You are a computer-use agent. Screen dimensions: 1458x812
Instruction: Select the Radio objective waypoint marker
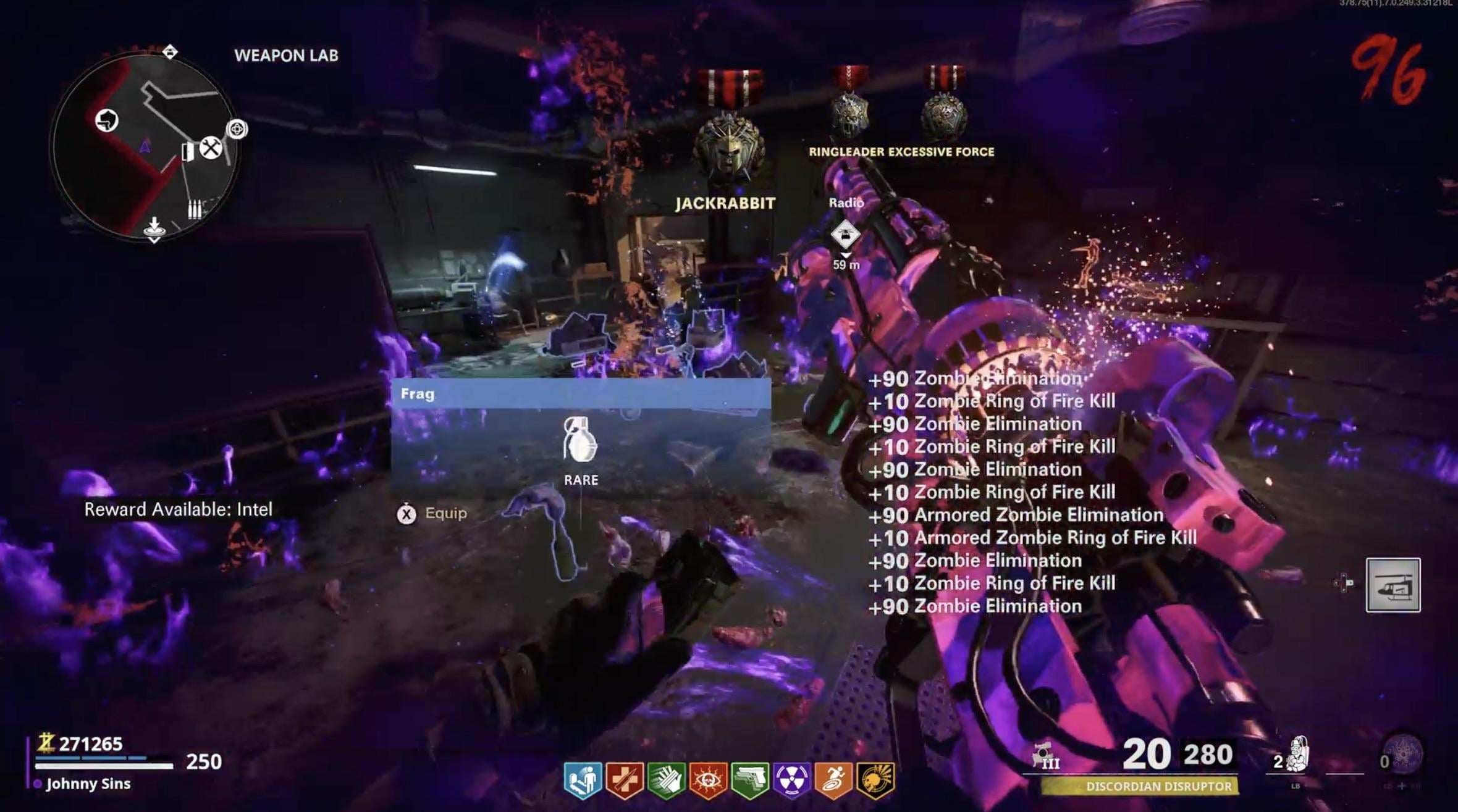845,235
